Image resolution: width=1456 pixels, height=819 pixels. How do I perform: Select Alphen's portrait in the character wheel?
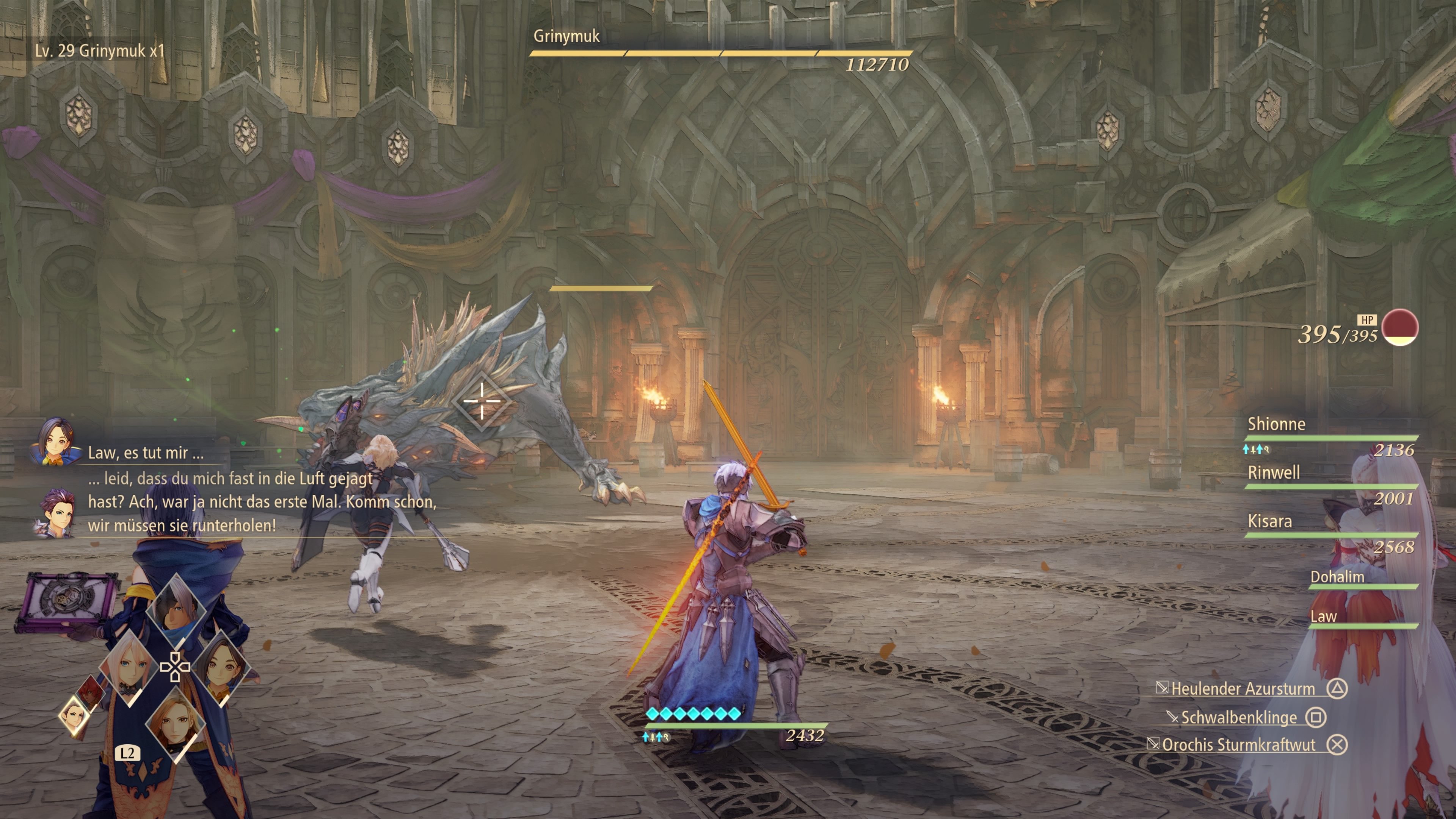click(x=175, y=611)
